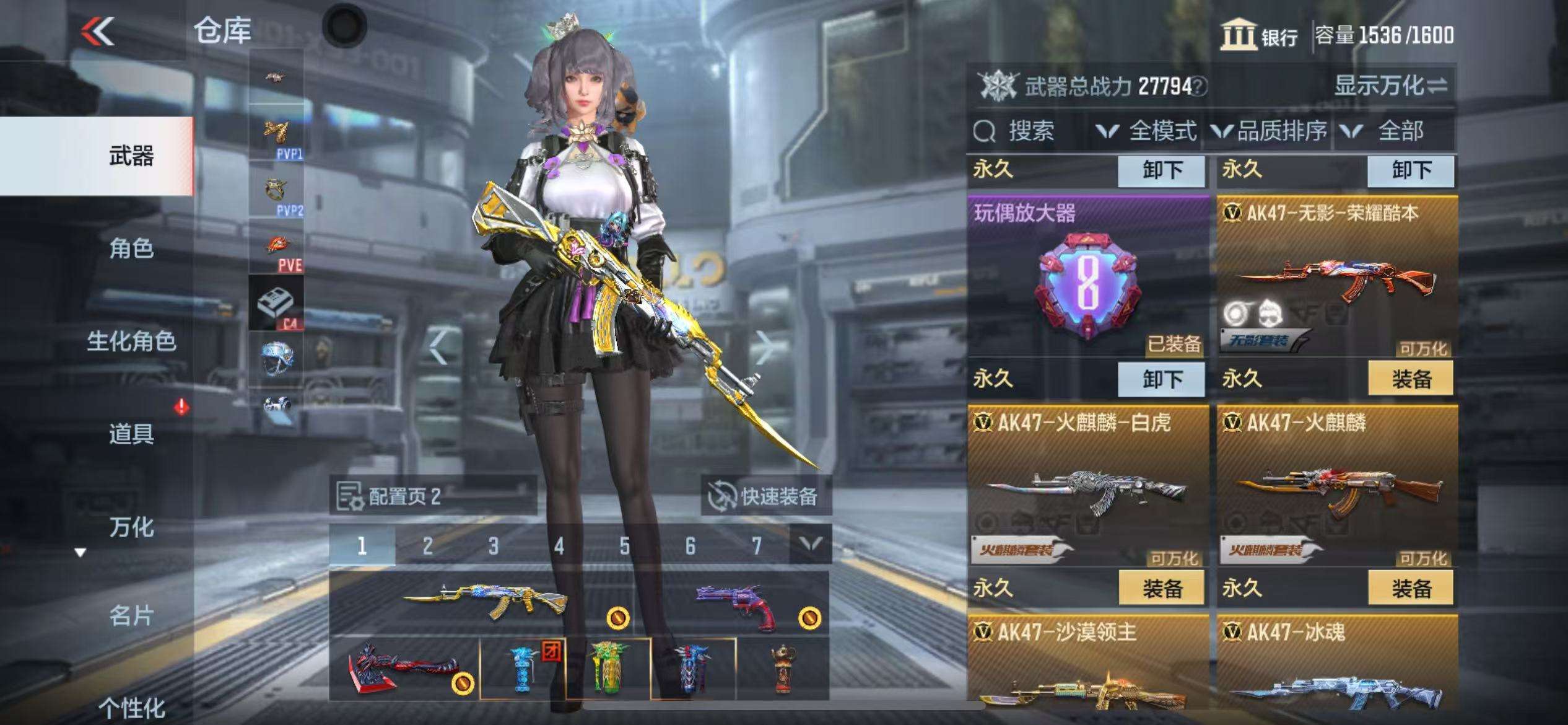Toggle the 显示万化 display switch
The height and width of the screenshot is (725, 1568).
(x=1391, y=86)
